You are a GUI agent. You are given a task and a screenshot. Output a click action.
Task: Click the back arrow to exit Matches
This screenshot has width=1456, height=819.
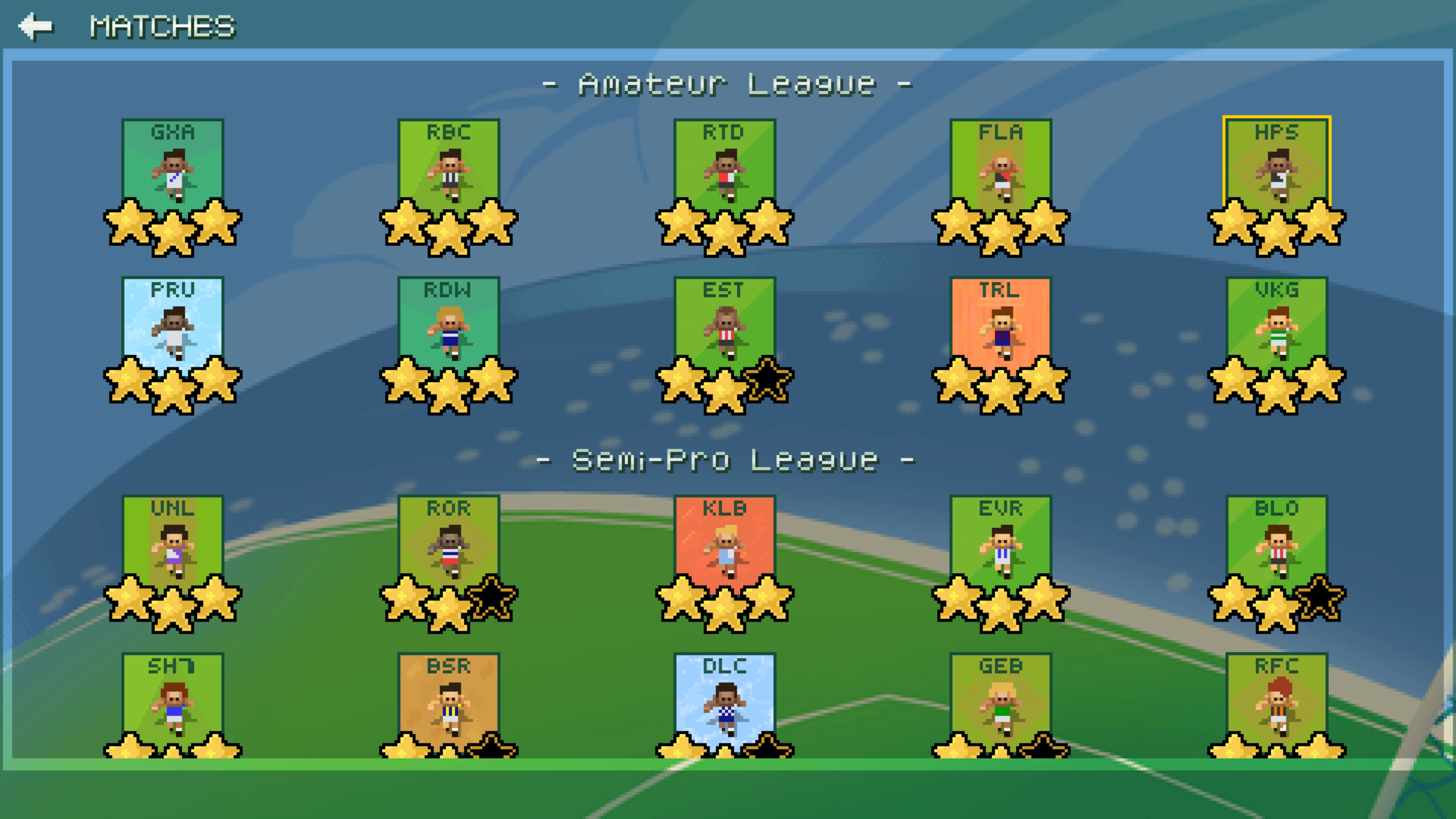pyautogui.click(x=35, y=25)
